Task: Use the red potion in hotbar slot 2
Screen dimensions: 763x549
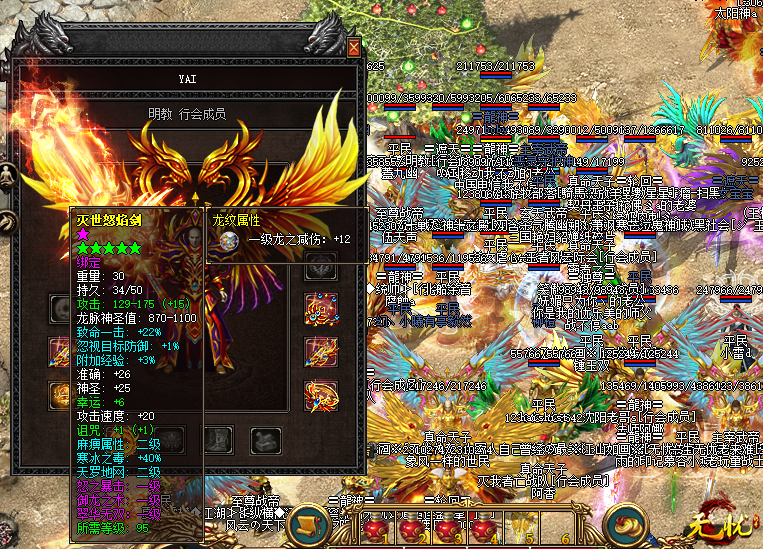Action: pyautogui.click(x=412, y=526)
